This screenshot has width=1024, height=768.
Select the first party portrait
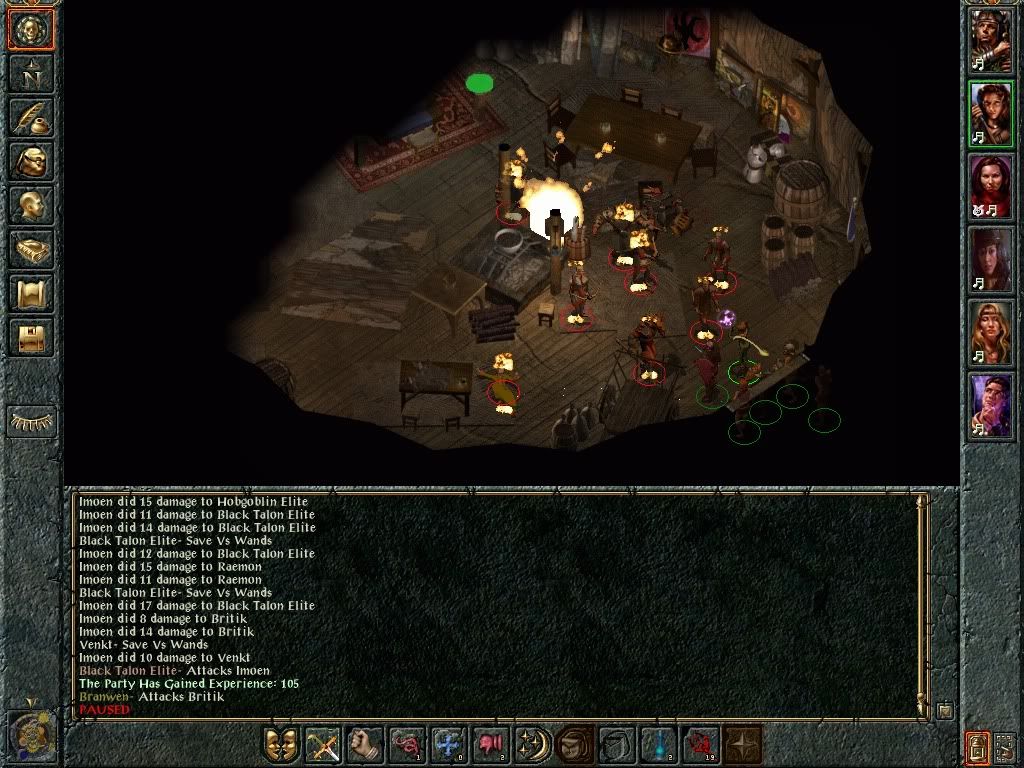(989, 39)
